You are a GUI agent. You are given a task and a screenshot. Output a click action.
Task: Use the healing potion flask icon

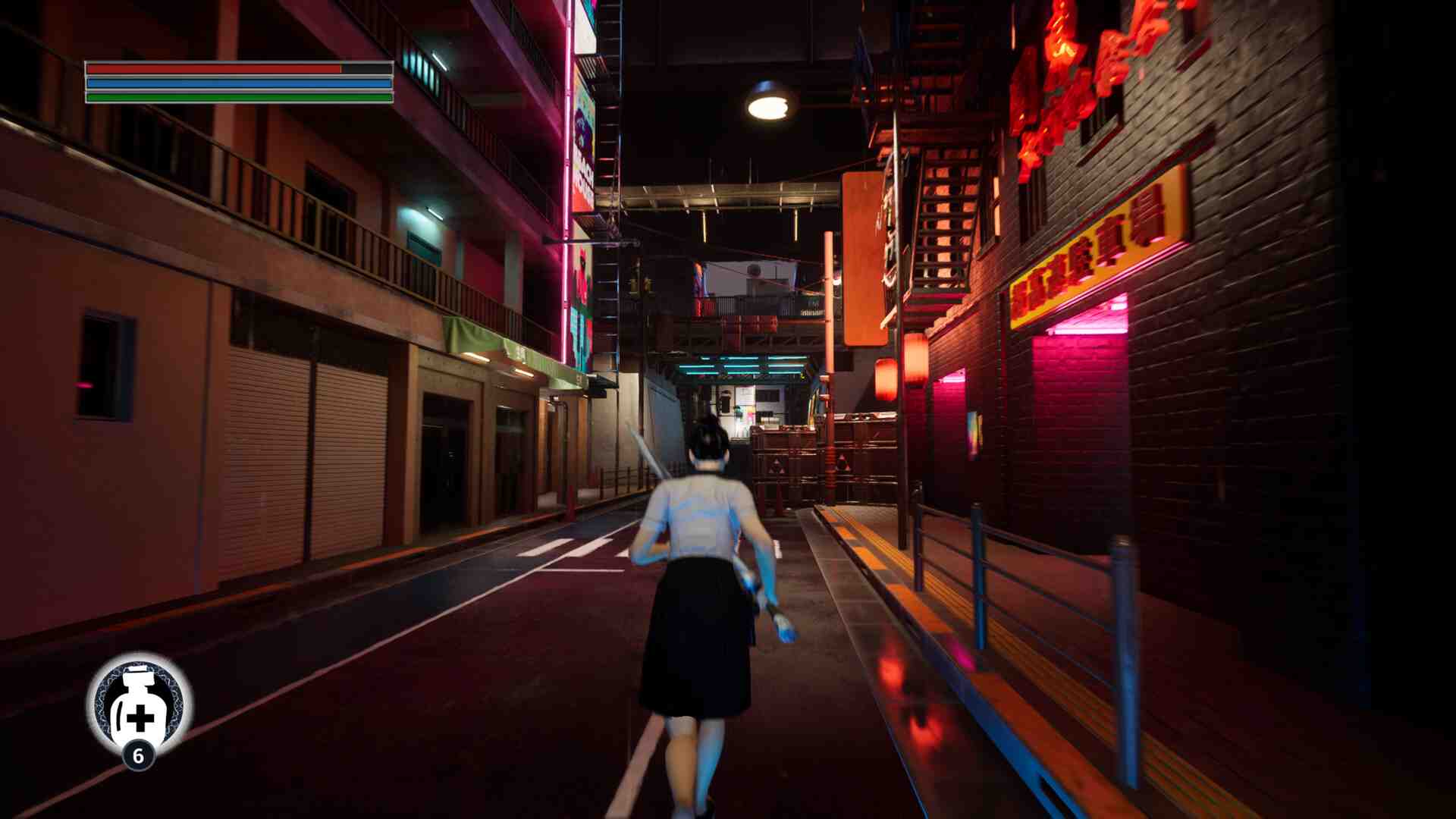coord(139,705)
